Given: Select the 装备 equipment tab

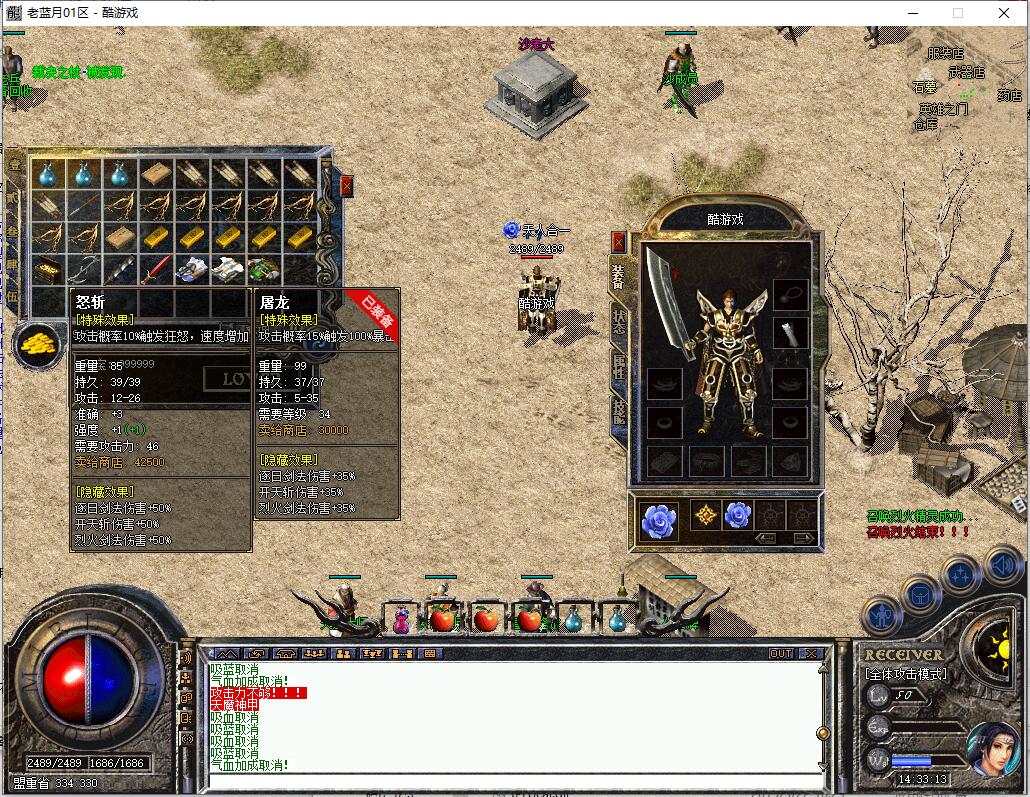Looking at the screenshot, I should pyautogui.click(x=618, y=276).
